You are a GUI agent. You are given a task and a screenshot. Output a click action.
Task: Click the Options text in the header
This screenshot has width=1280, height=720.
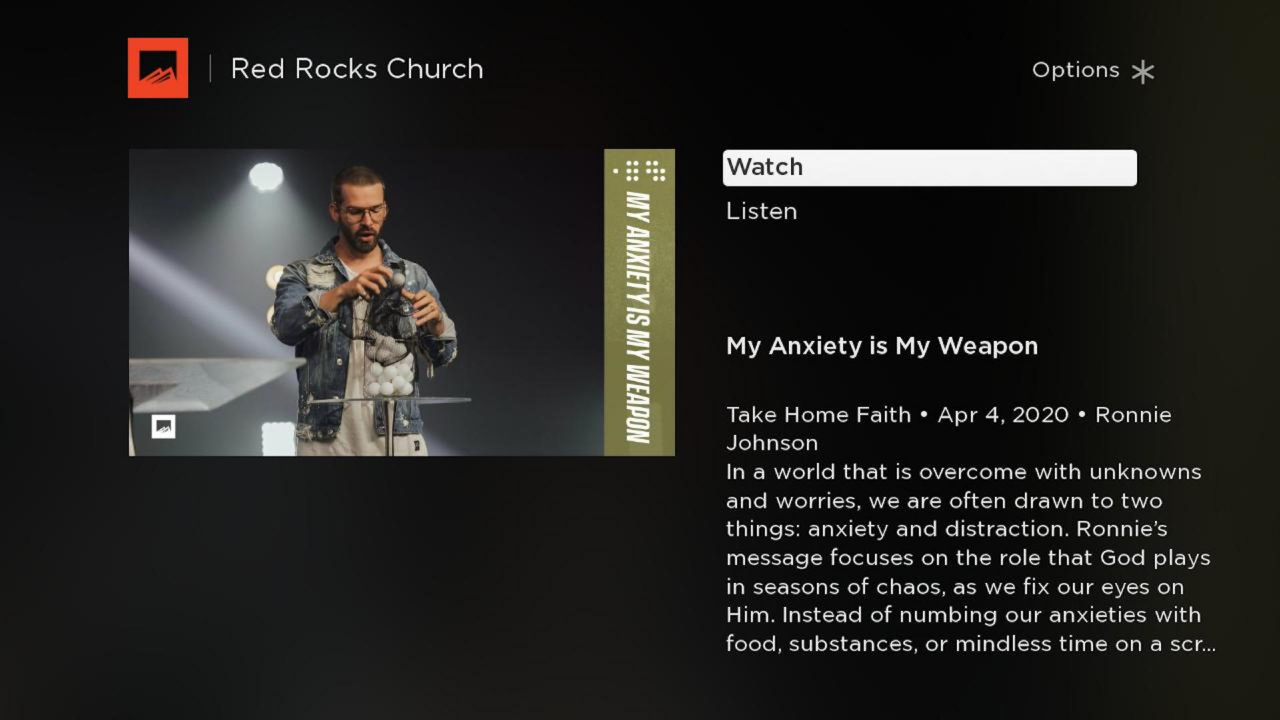[1075, 70]
